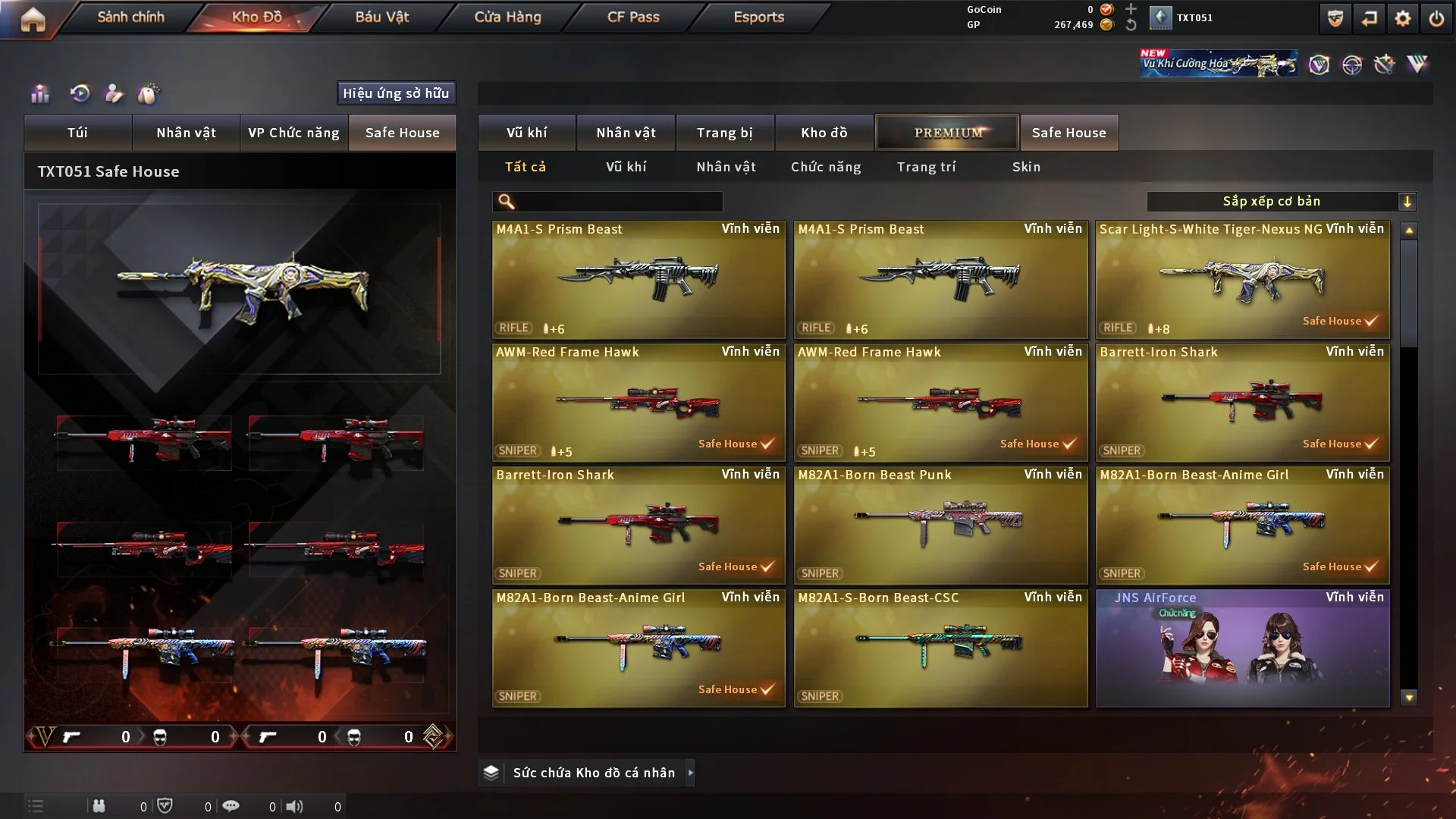Go to the Cửa Hàng shop
Screen dimensions: 1456x819
[507, 17]
